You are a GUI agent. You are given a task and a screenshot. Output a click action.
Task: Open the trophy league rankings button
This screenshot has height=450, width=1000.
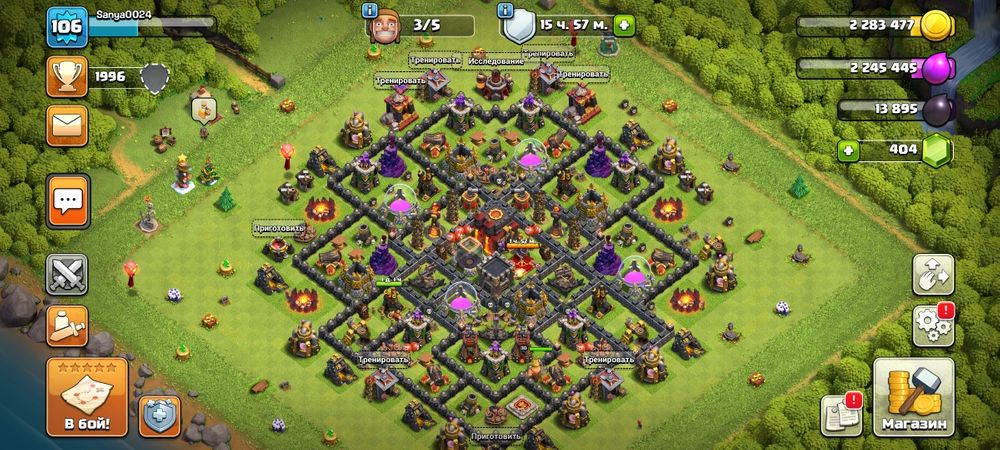(67, 77)
